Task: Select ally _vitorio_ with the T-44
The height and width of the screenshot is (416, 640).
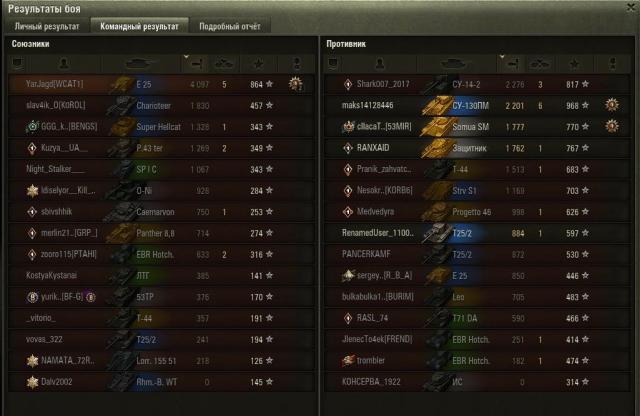Action: tap(44, 318)
